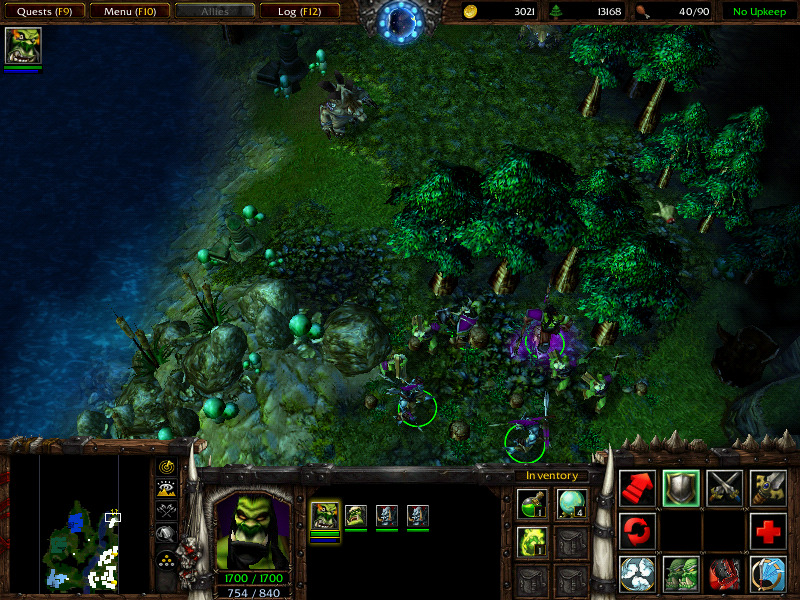Choose the shield command icon
The width and height of the screenshot is (800, 600).
(x=681, y=488)
